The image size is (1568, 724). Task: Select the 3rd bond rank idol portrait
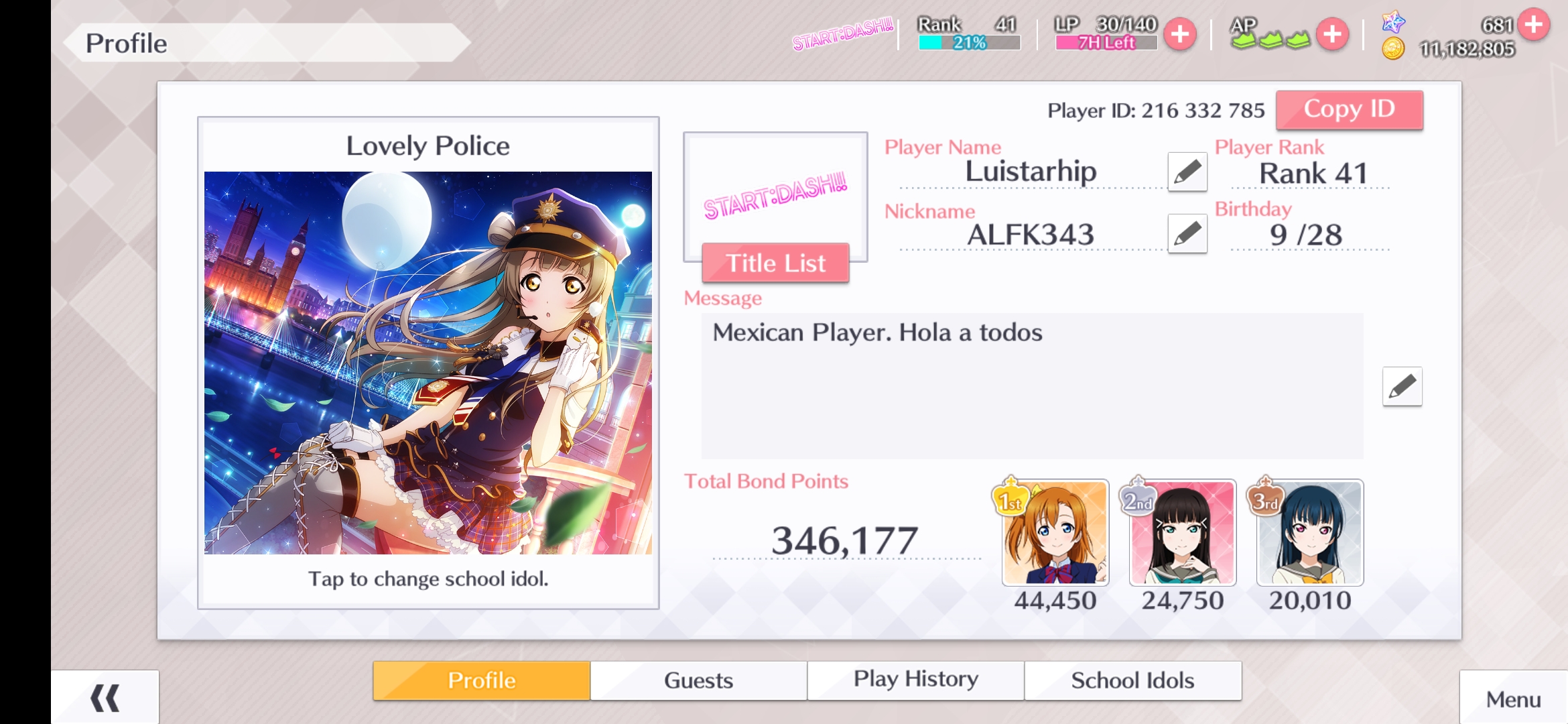1309,533
